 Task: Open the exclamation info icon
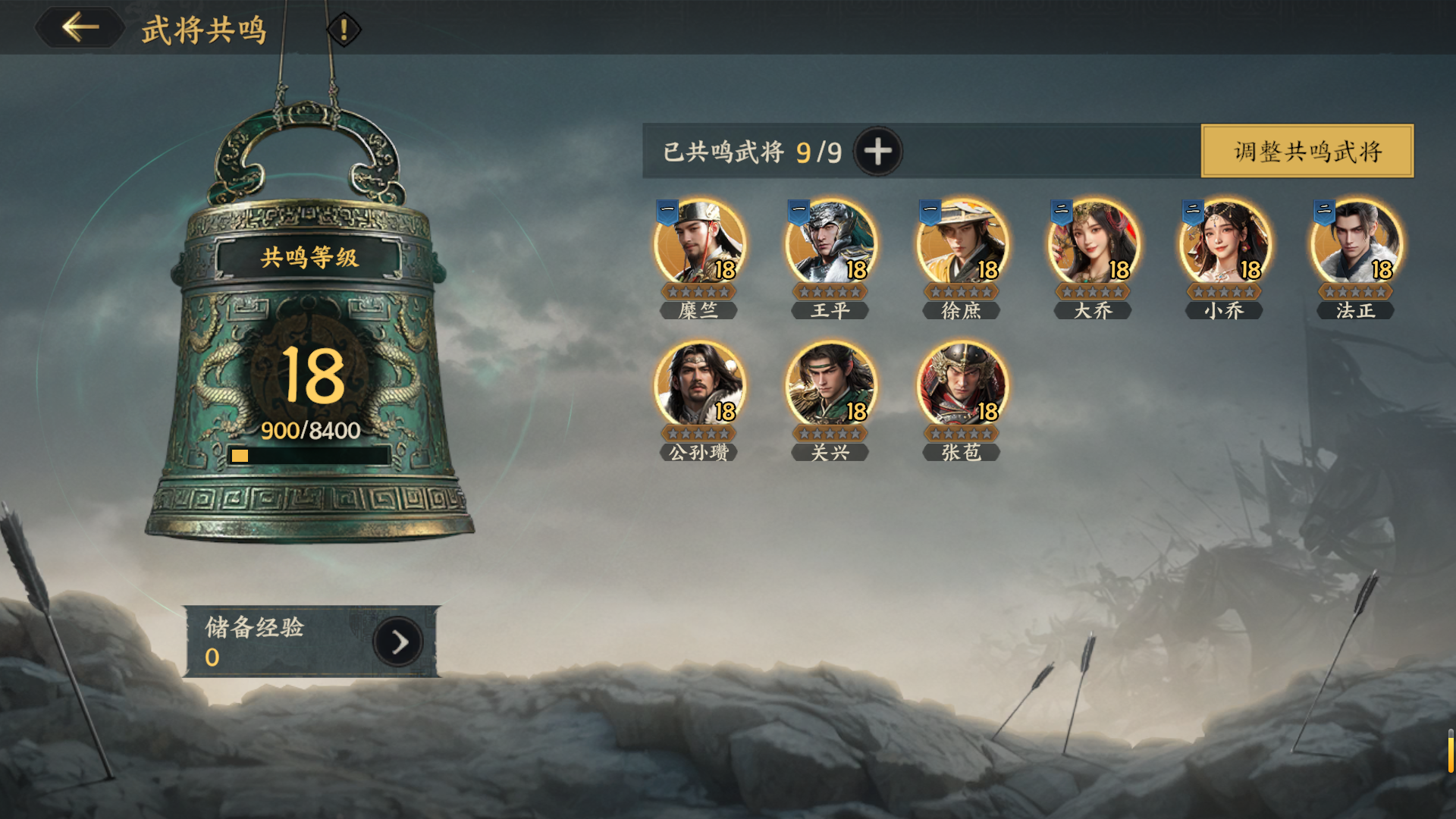coord(344,30)
